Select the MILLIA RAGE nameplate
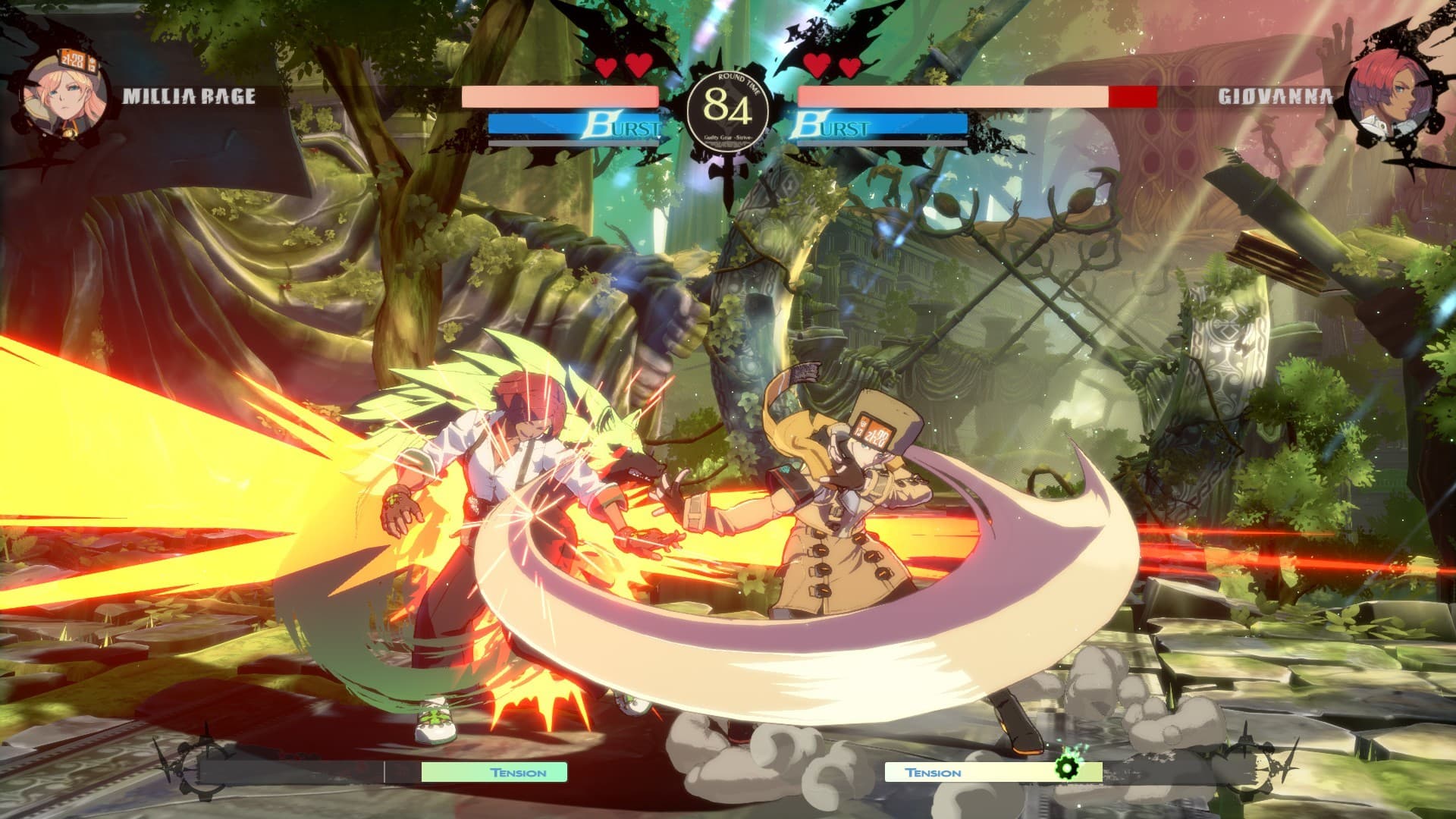Screen dimensions: 1456x819 (188, 97)
